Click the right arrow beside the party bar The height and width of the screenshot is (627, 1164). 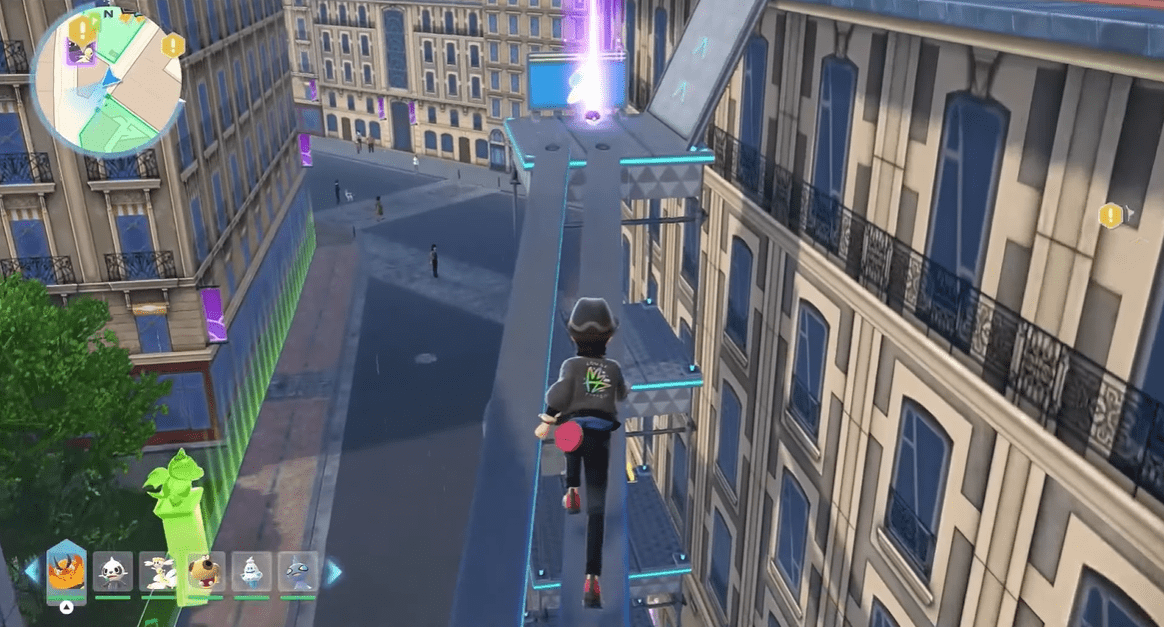pos(333,572)
